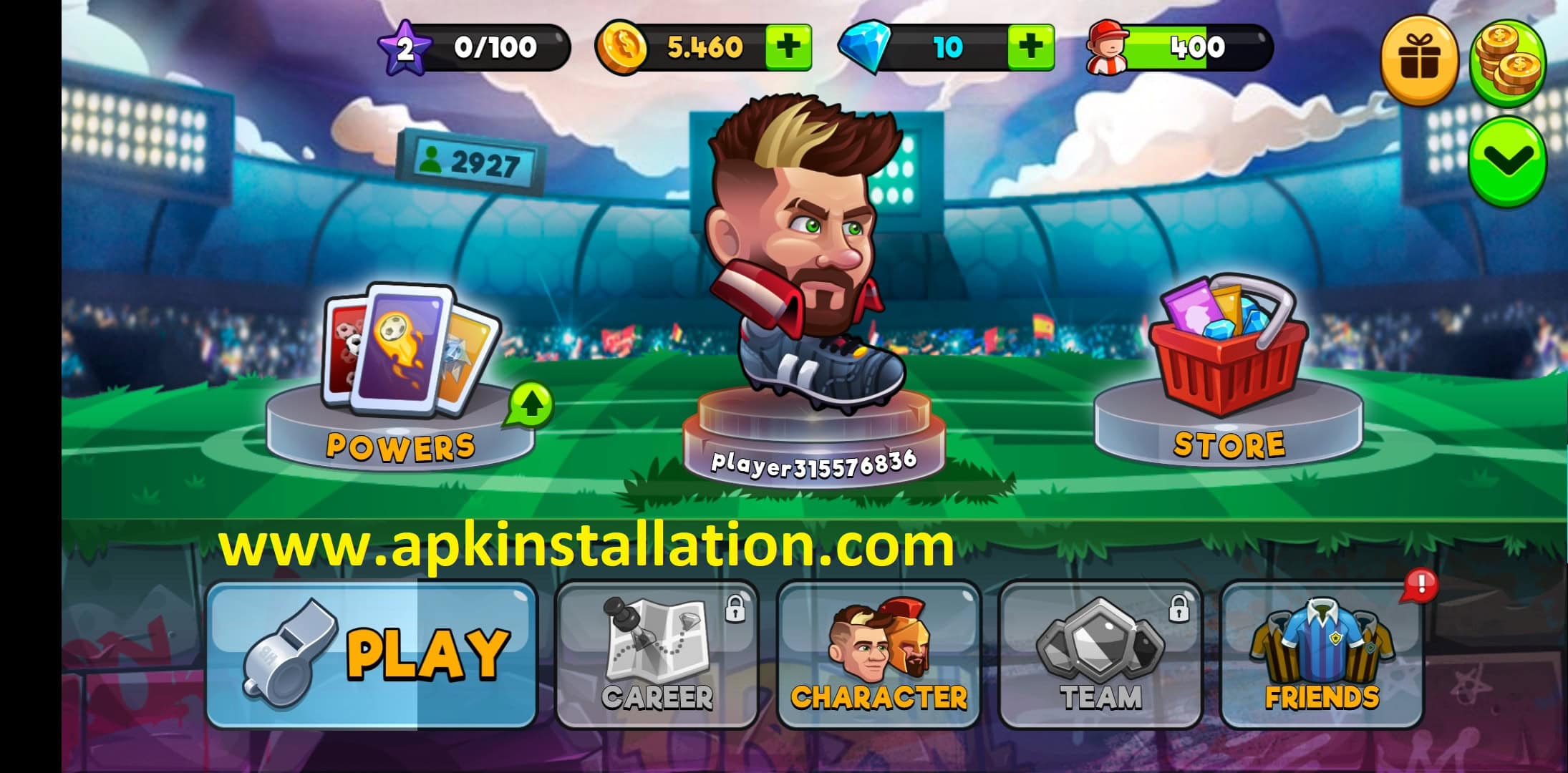Viewport: 1568px width, 773px height.
Task: Open the locked Team menu
Action: [1100, 655]
